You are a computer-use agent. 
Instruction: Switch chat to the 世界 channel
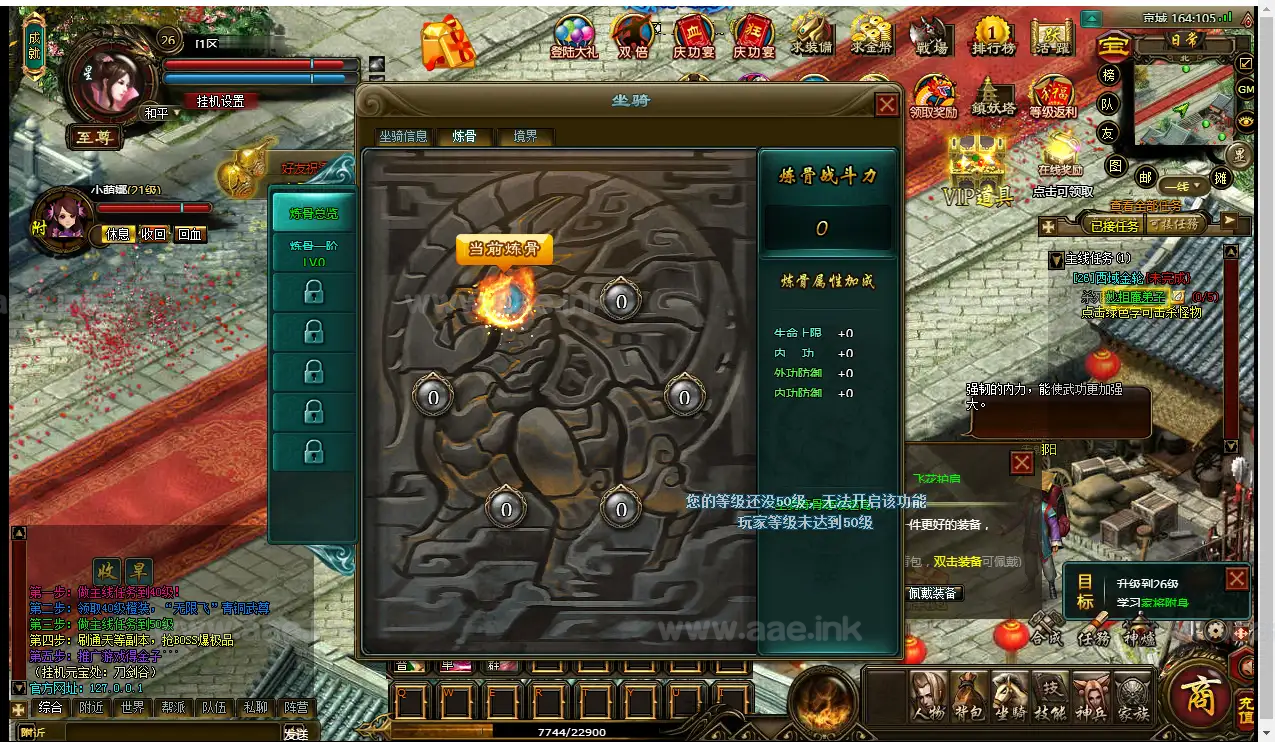132,707
